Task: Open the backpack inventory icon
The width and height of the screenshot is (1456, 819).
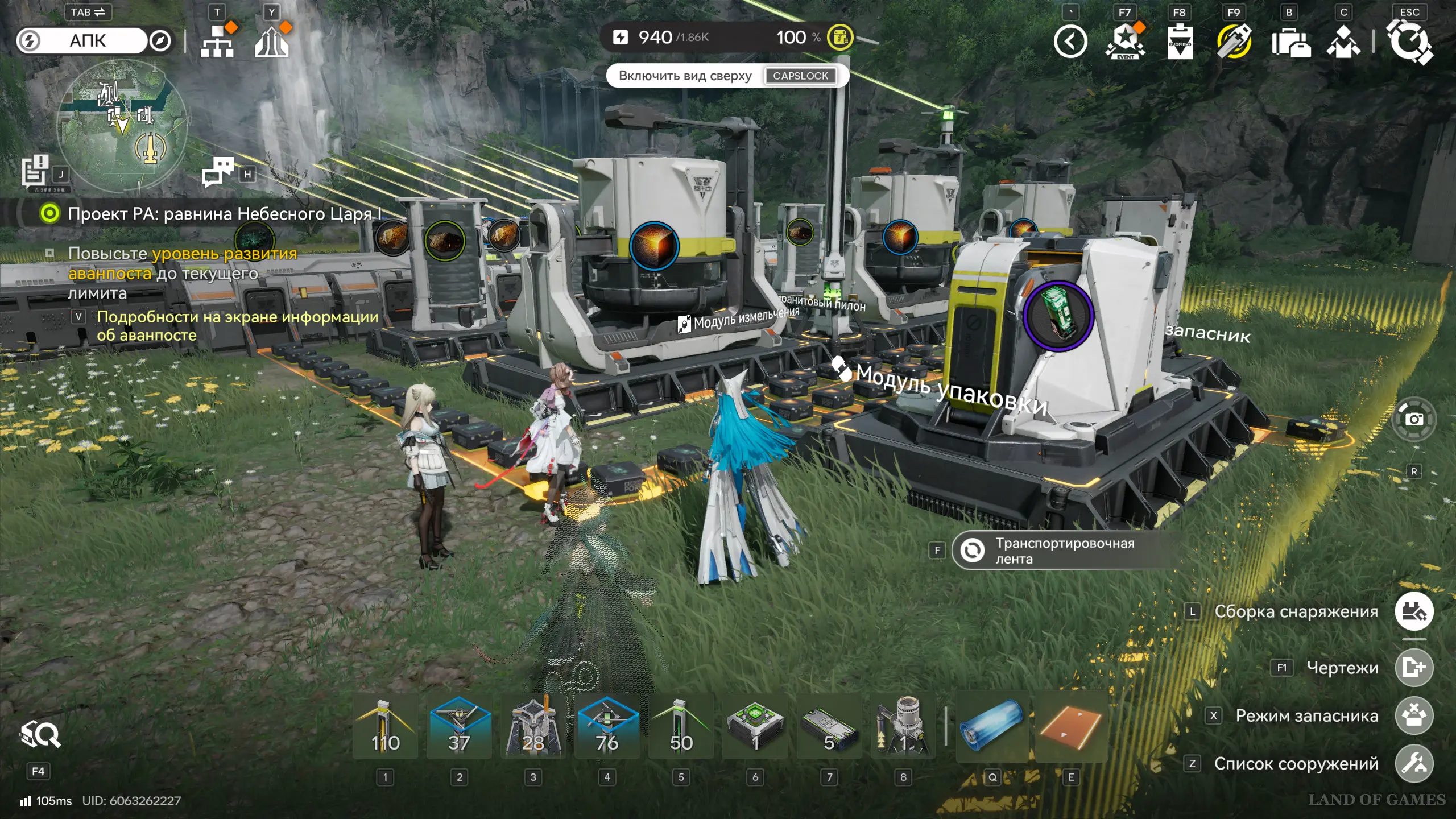Action: click(x=1291, y=42)
